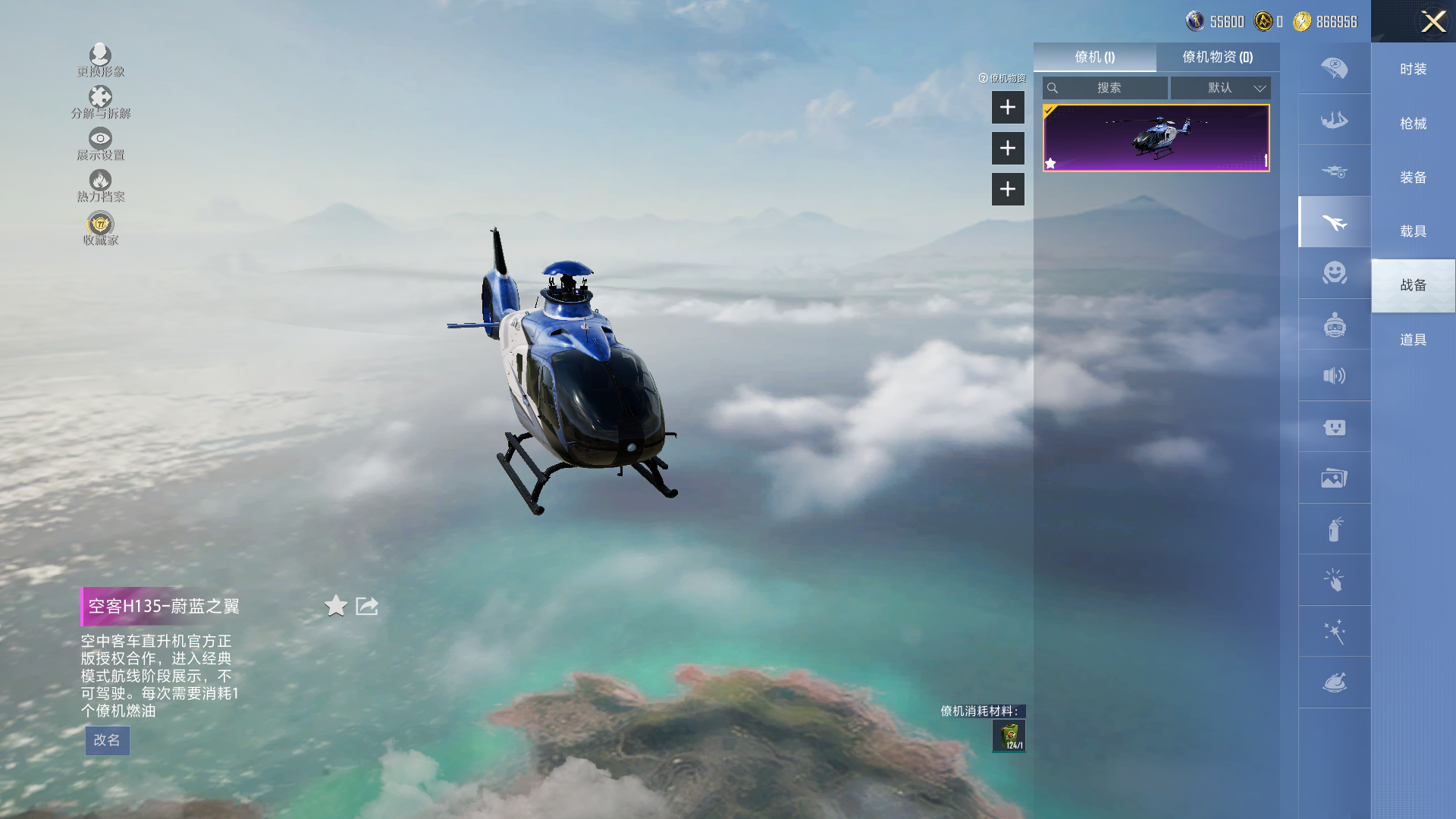
Task: Open 展示设置 display settings
Action: click(100, 143)
